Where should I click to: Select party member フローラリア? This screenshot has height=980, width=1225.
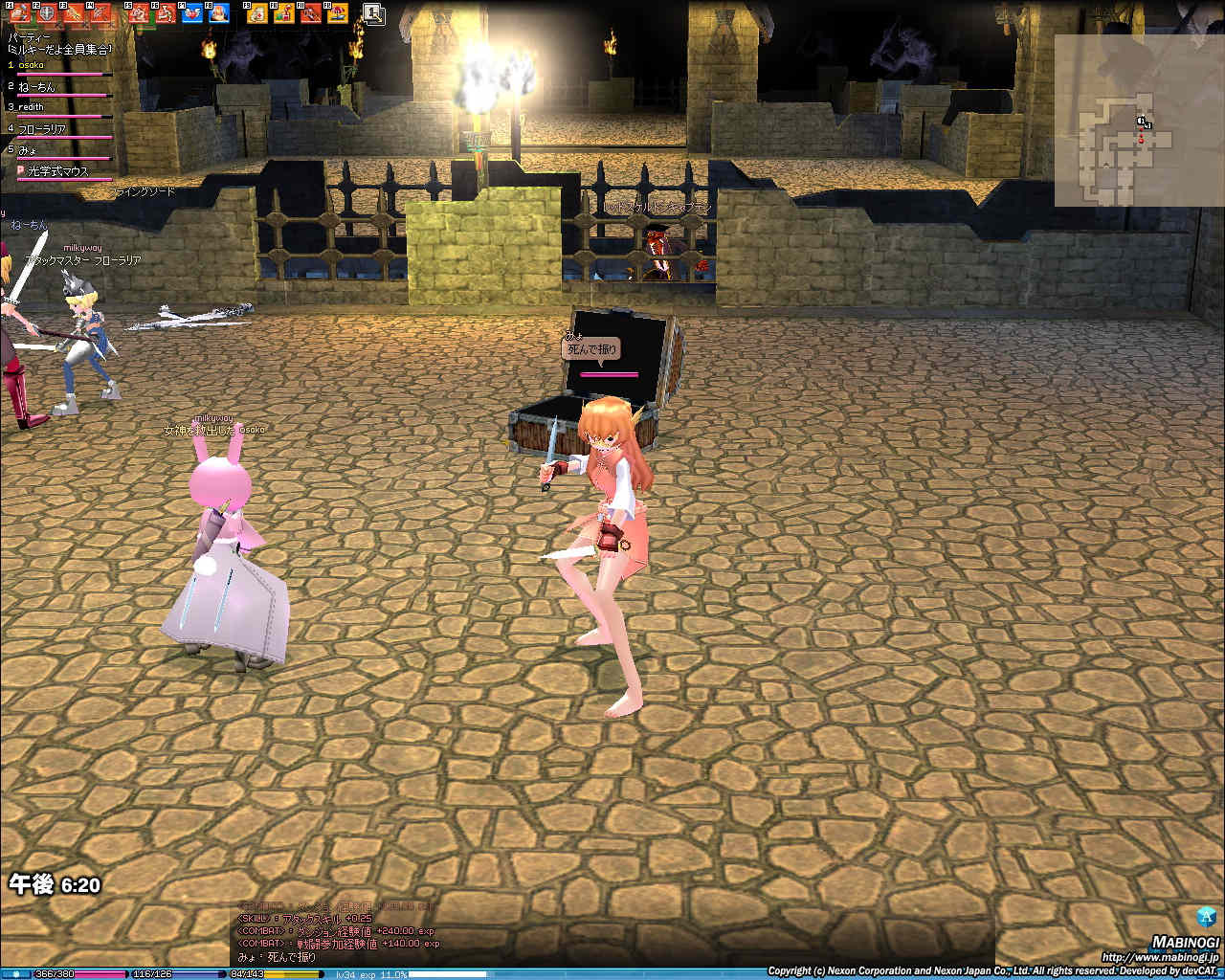point(42,128)
